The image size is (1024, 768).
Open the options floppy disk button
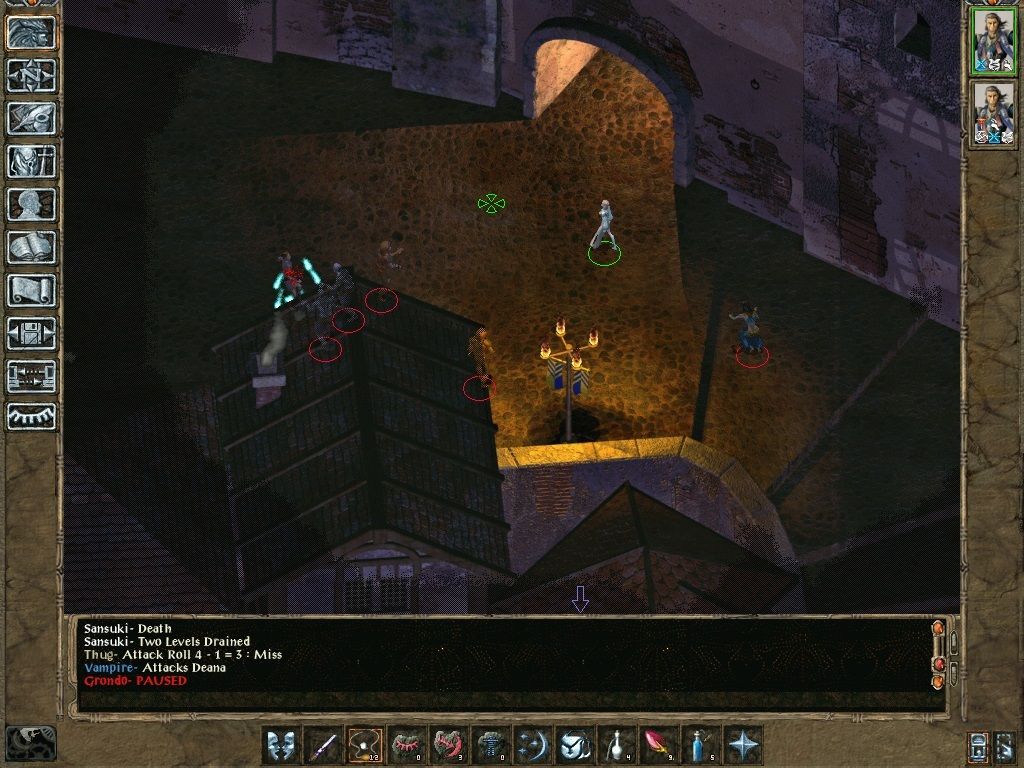[30, 333]
